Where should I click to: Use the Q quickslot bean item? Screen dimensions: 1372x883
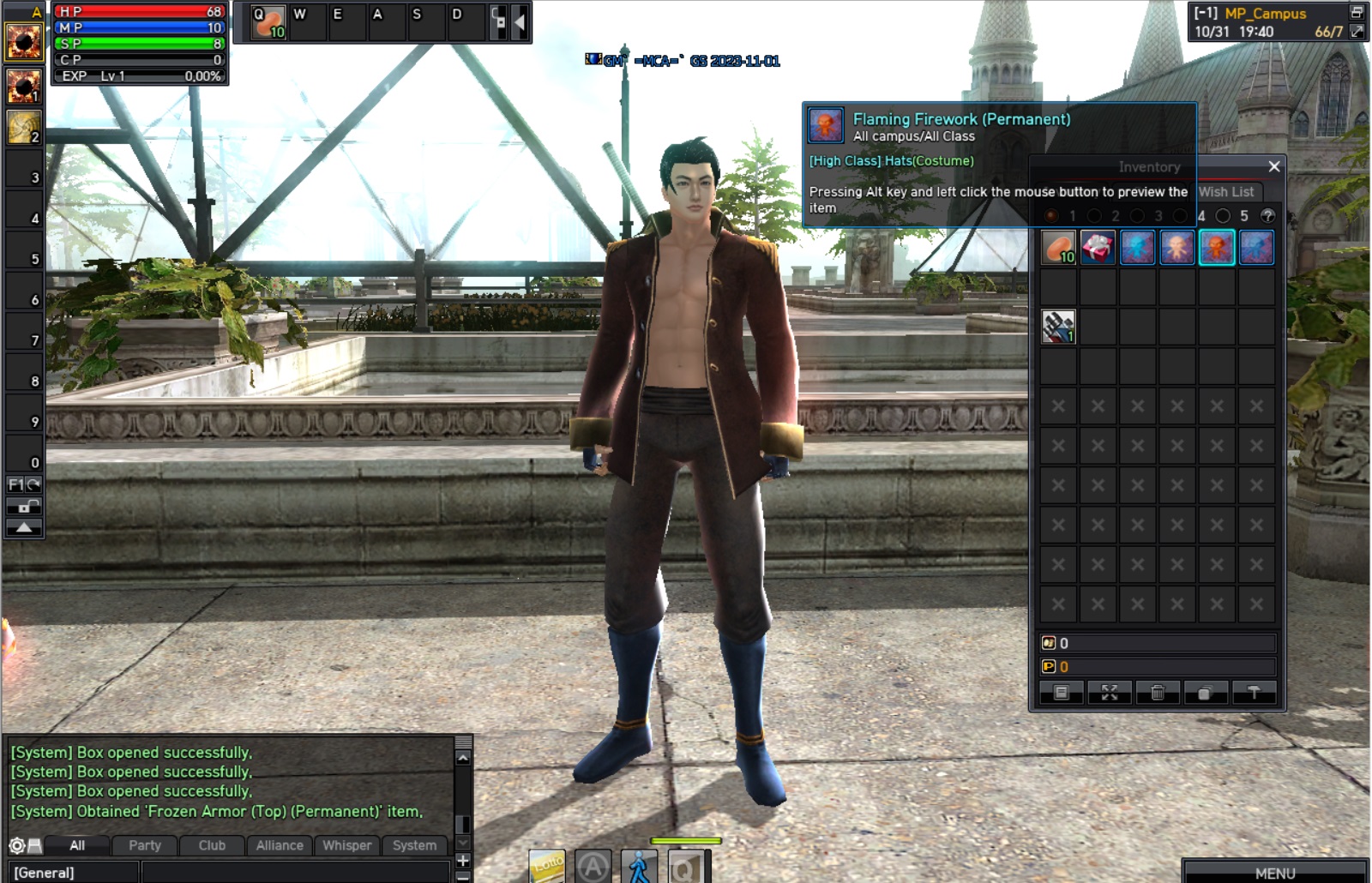[268, 22]
